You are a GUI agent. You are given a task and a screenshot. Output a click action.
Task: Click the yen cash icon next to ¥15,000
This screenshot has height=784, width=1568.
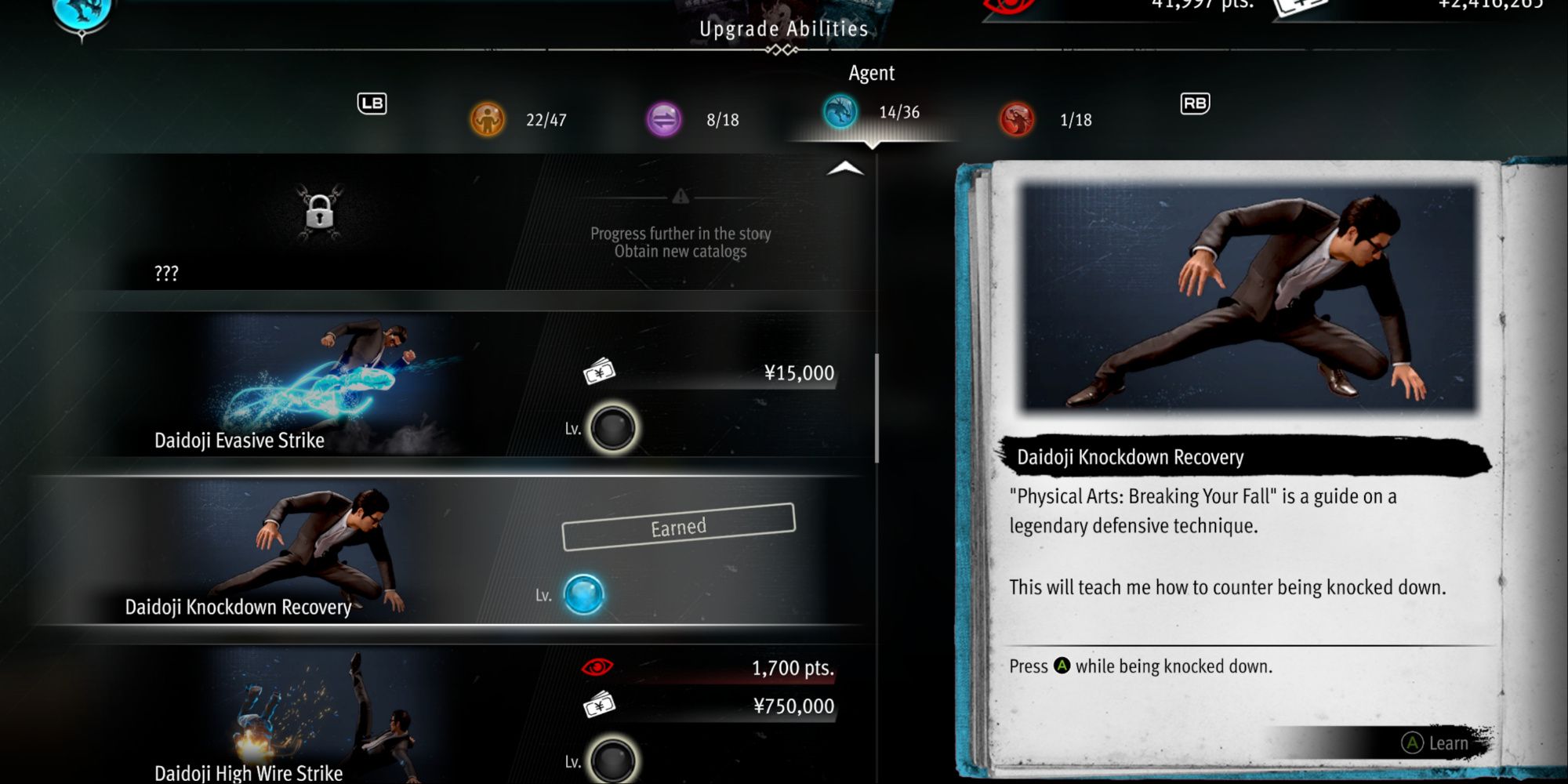pos(598,372)
